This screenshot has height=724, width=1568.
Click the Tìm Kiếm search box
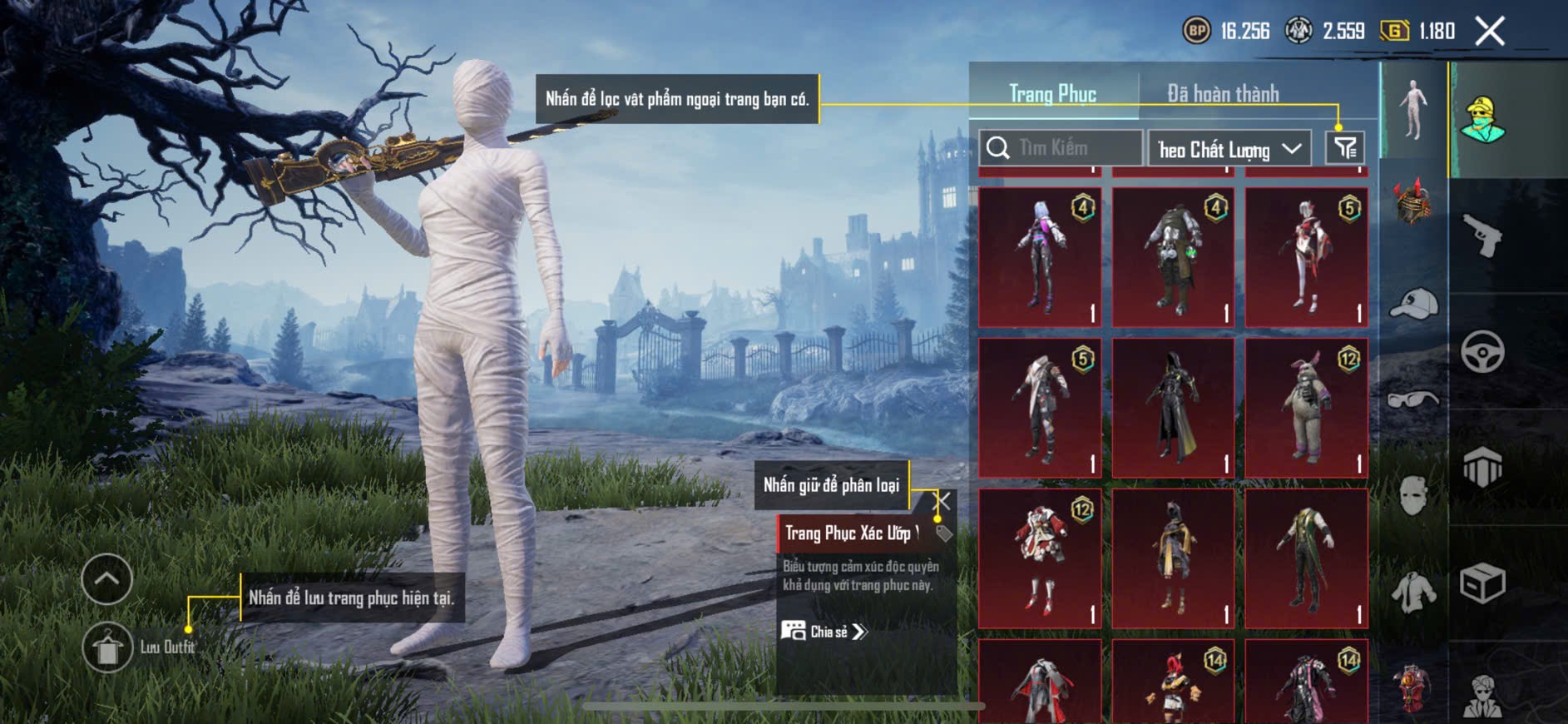1061,148
